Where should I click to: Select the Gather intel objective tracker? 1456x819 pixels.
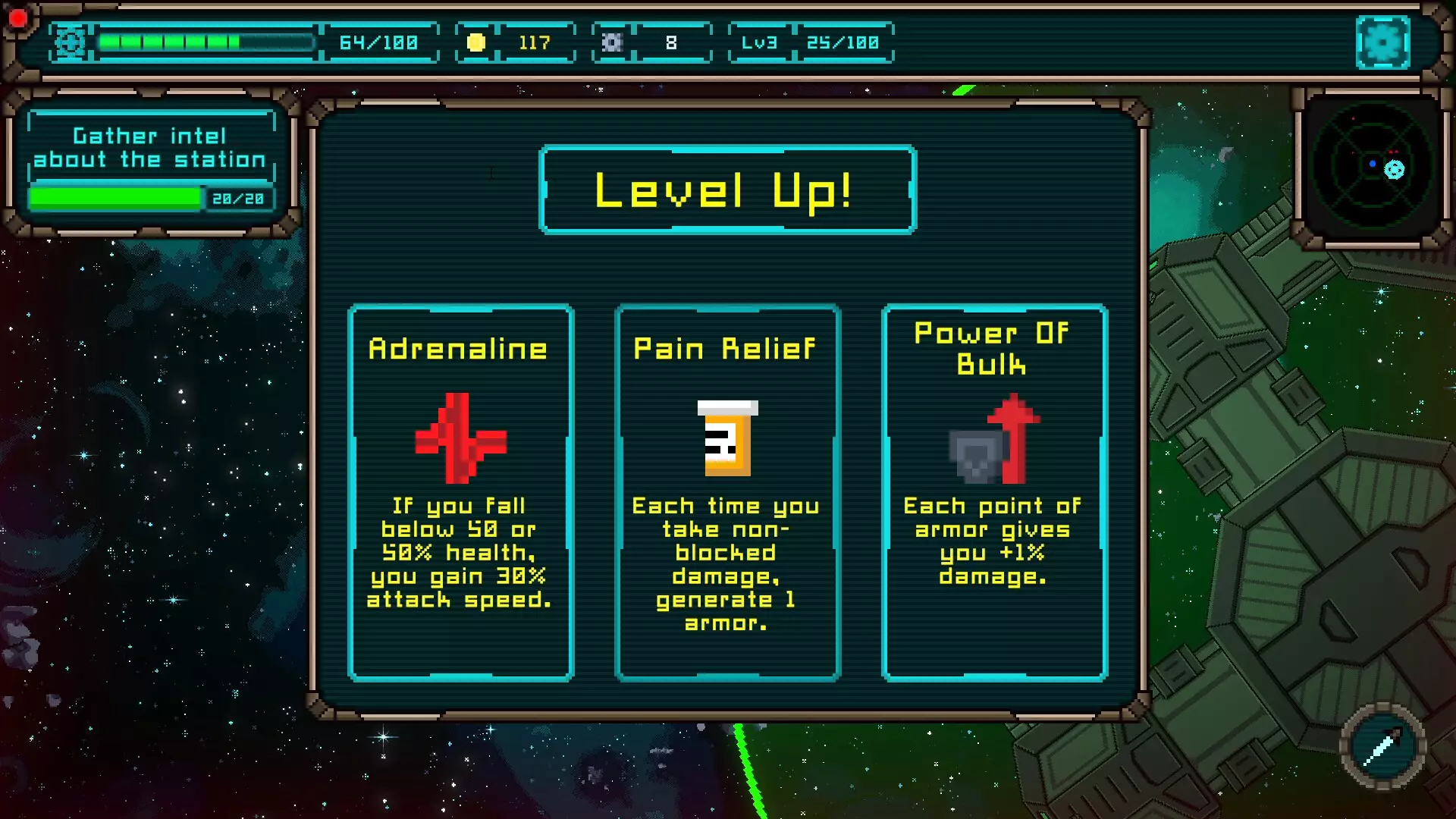pyautogui.click(x=151, y=161)
